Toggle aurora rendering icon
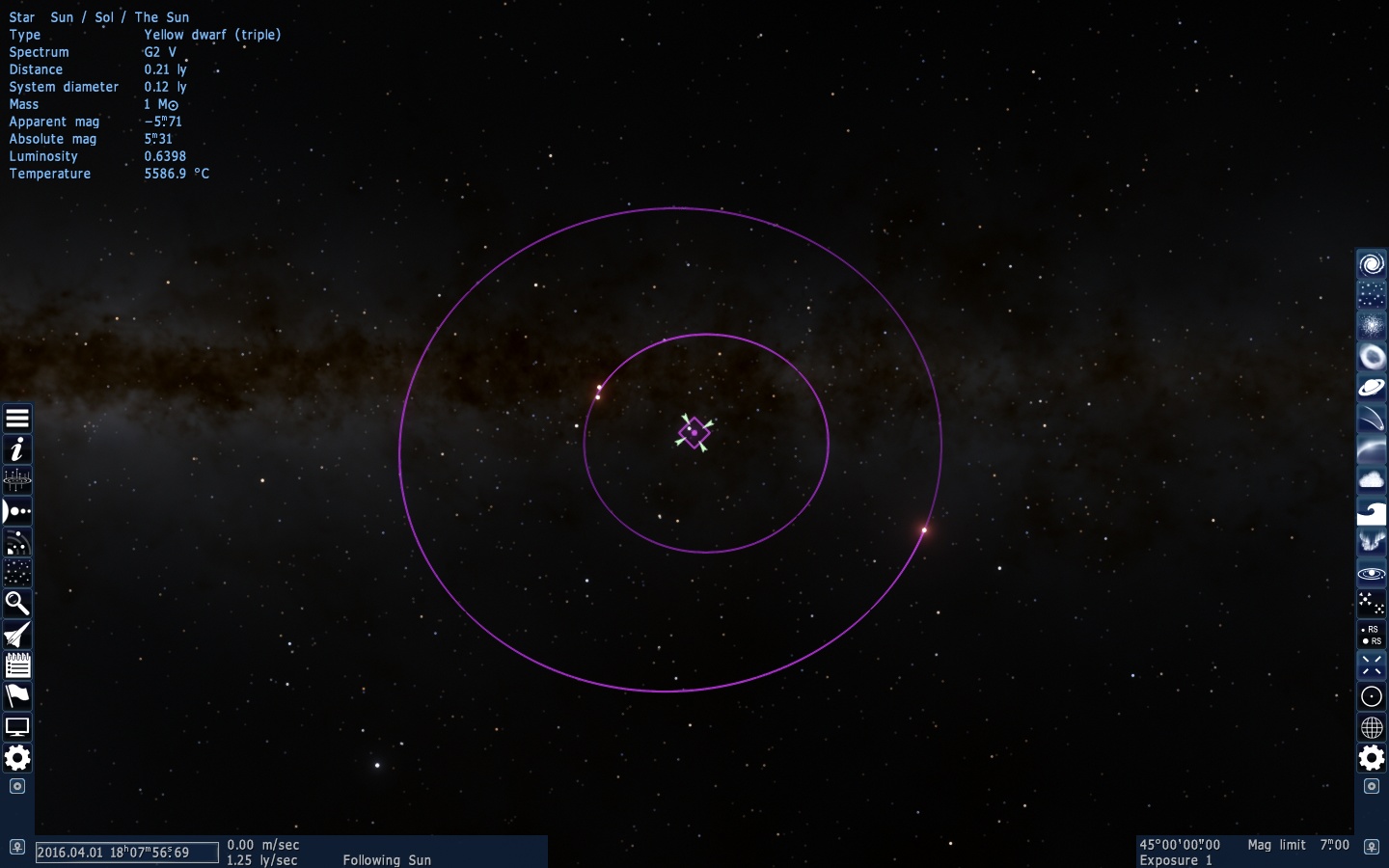This screenshot has height=868, width=1389. coord(1372,542)
